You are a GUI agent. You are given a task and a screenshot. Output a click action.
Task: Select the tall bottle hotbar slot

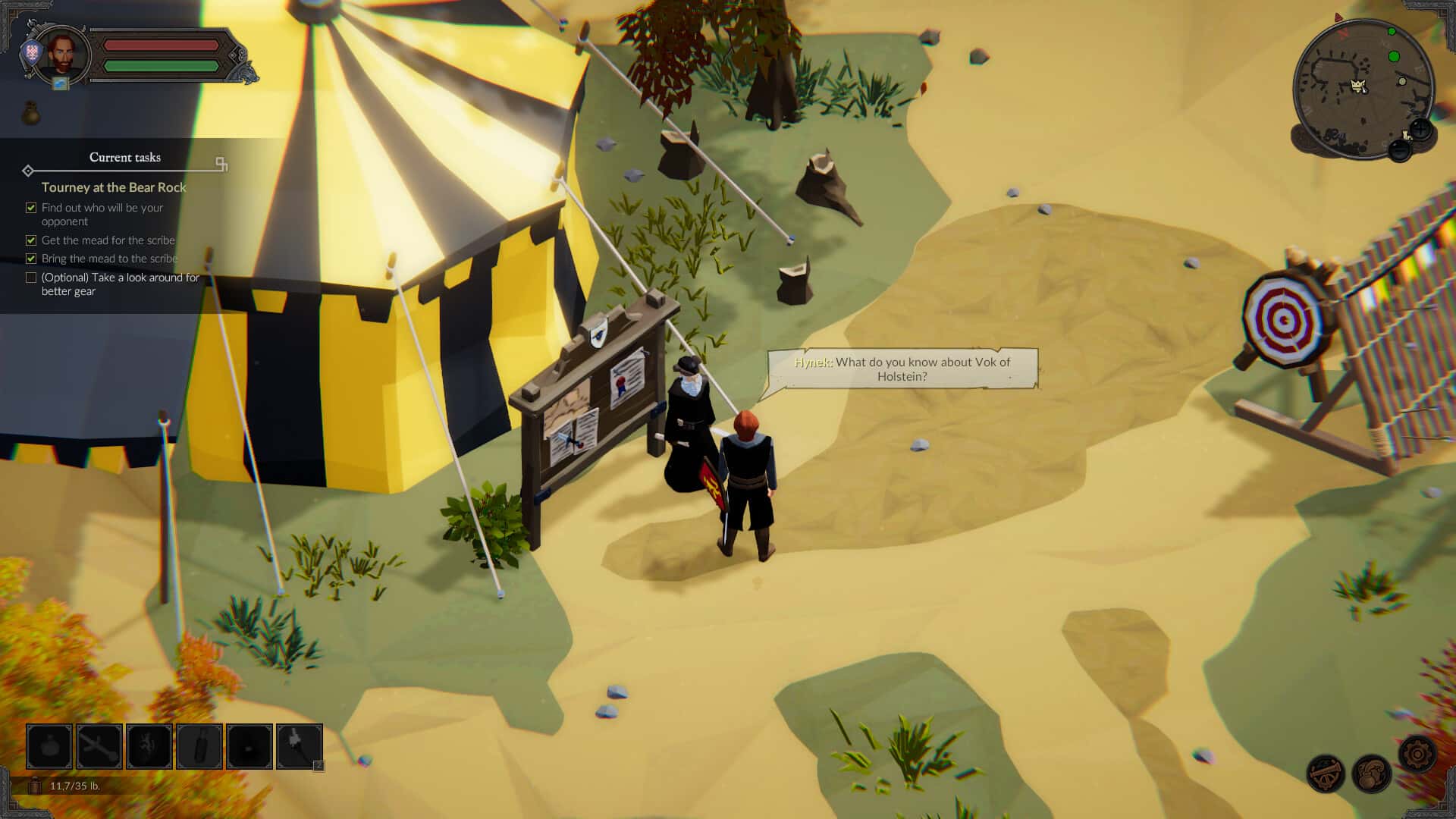coord(199,747)
